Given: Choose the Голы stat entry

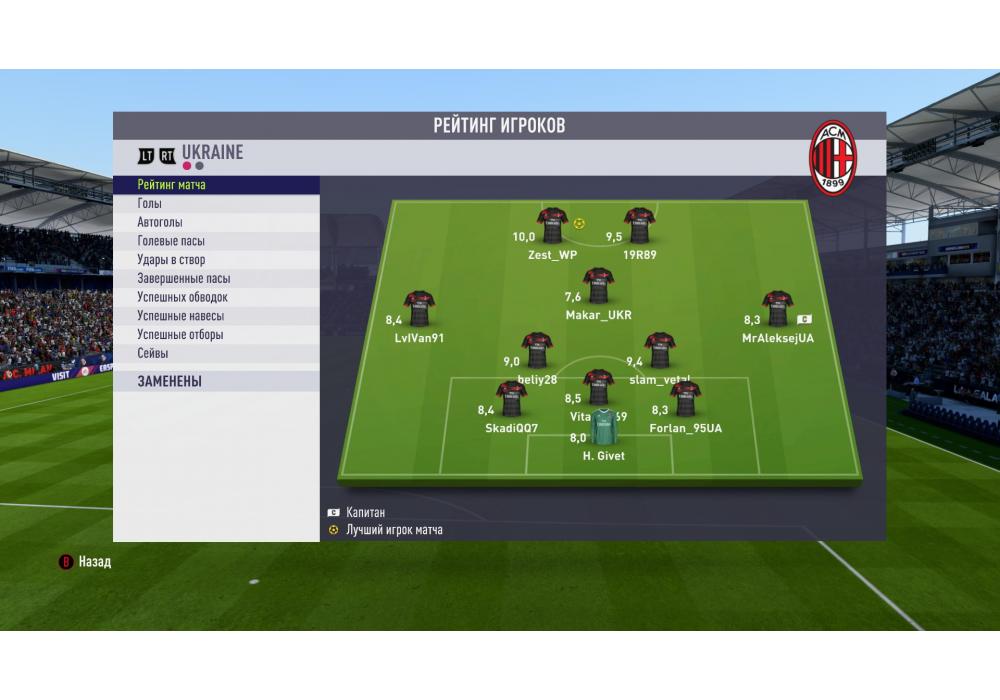Looking at the screenshot, I should (x=216, y=204).
